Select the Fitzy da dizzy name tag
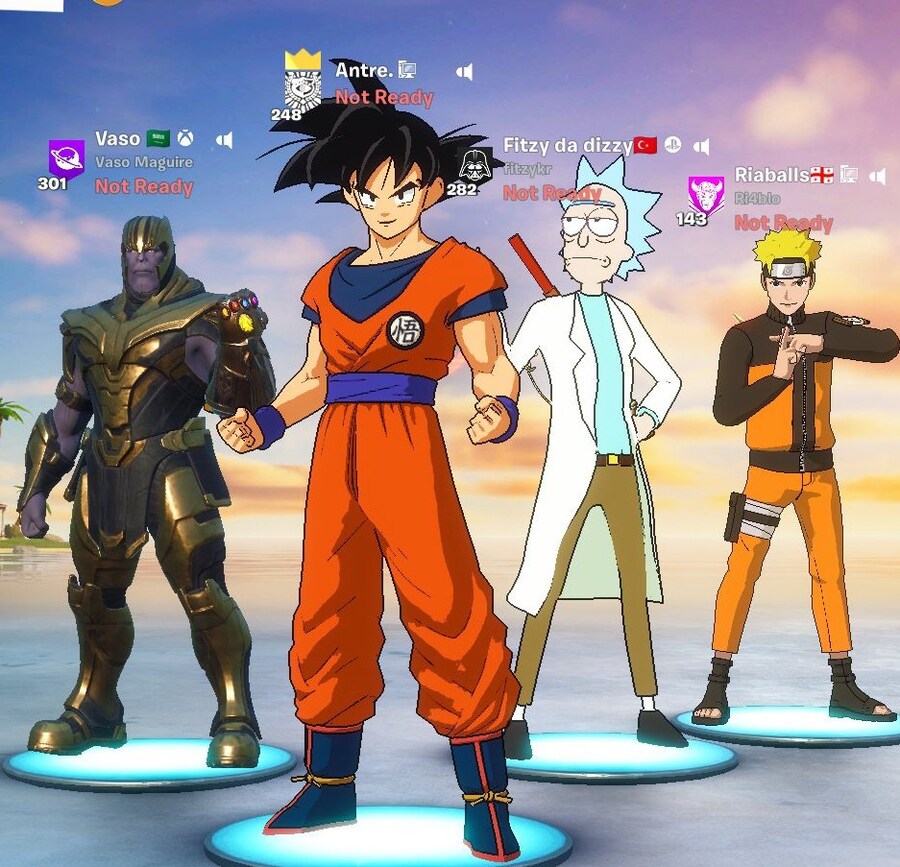 [566, 146]
